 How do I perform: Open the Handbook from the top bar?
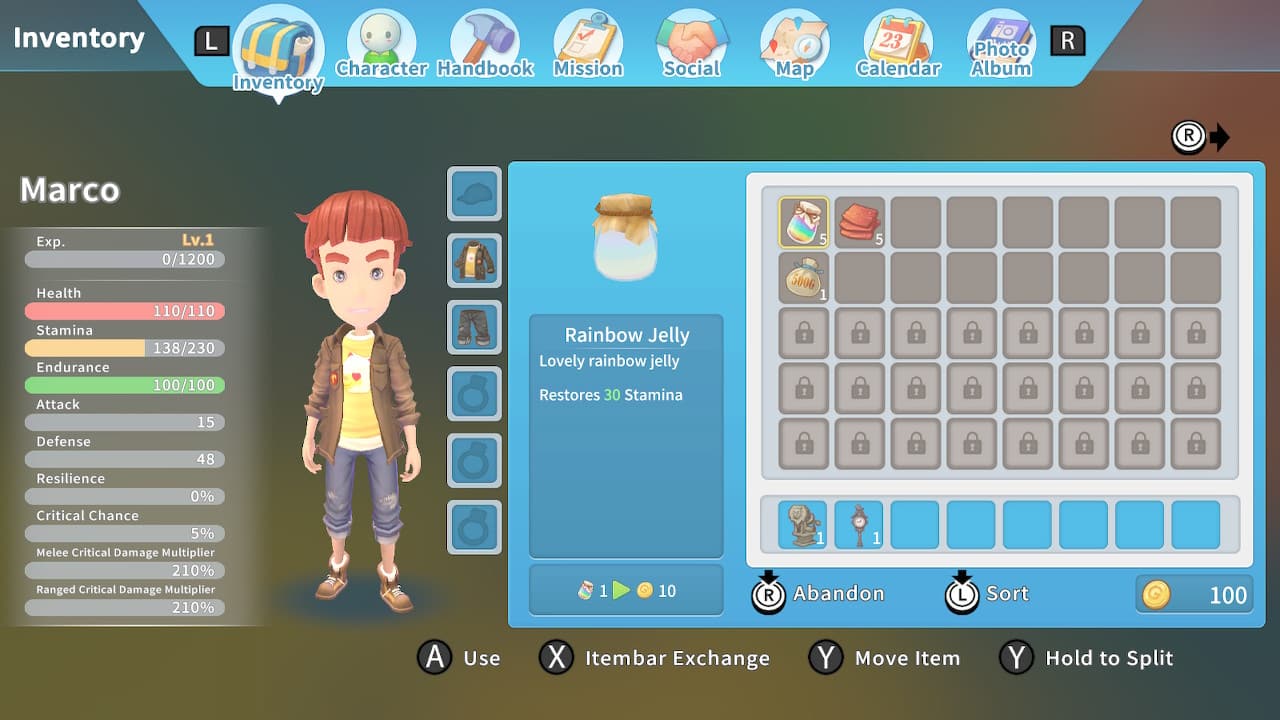click(x=485, y=41)
